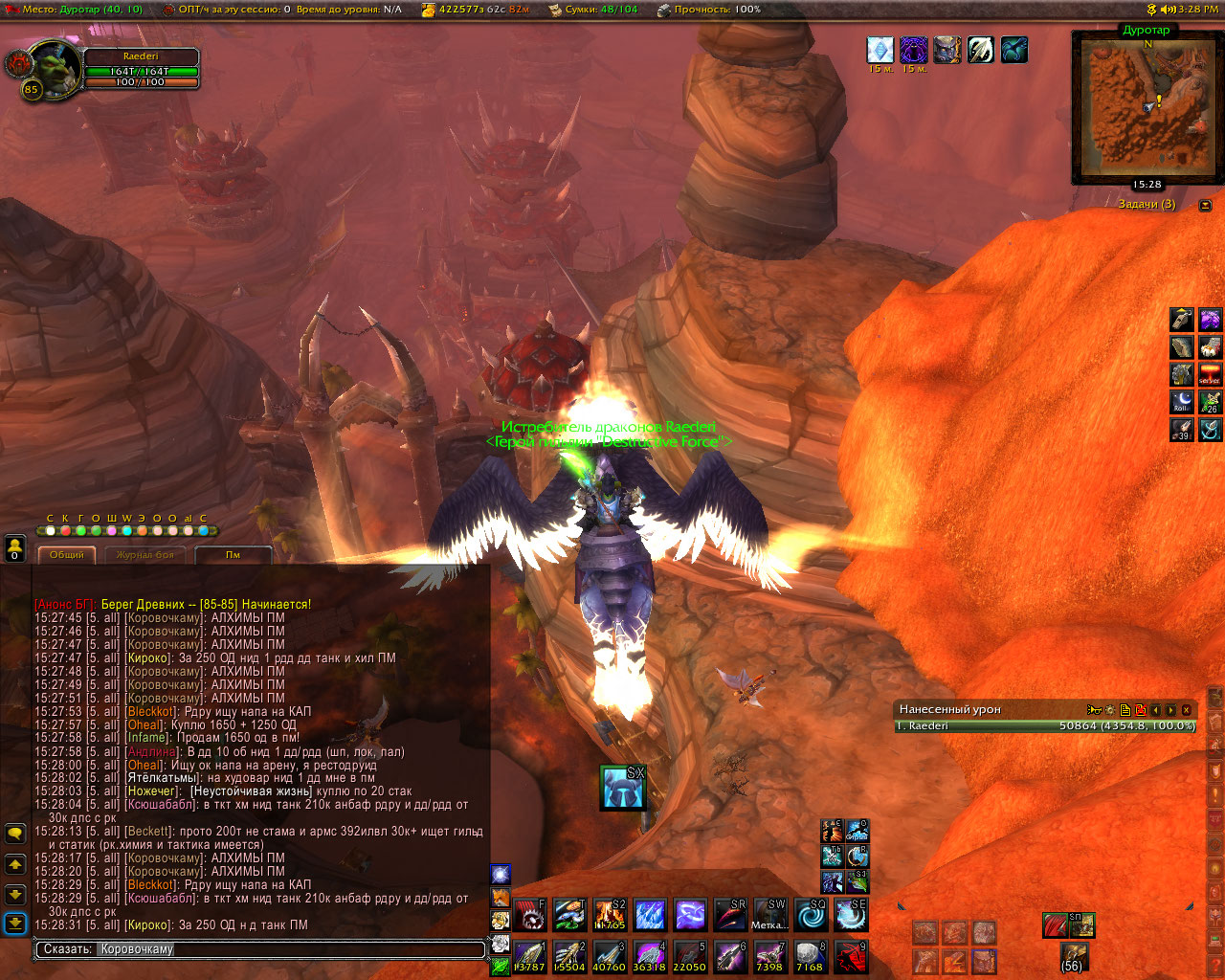Switch to the Общий chat tab
1225x980 pixels.
[x=66, y=555]
